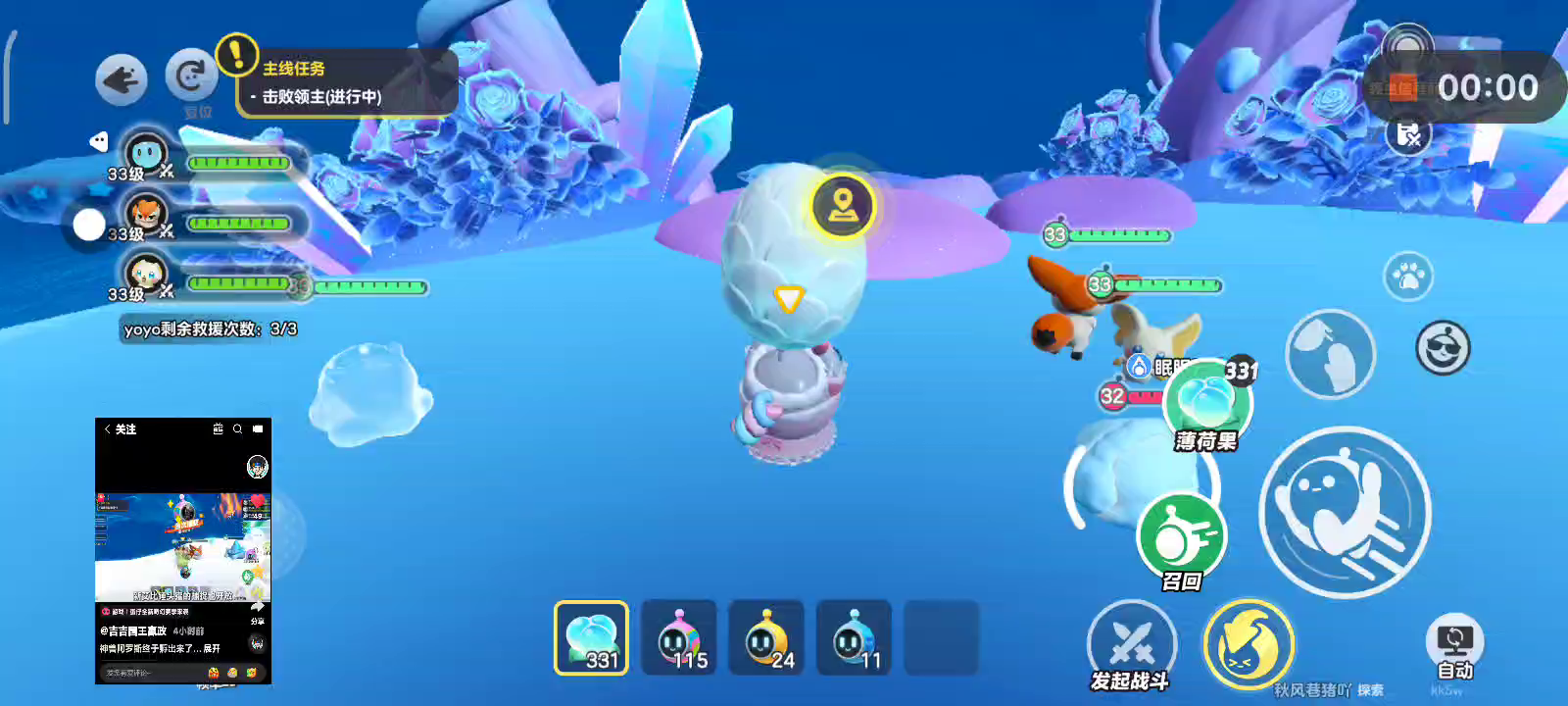Image resolution: width=1568 pixels, height=706 pixels.
Task: Select the blue round pet portrait
Action: pos(147,155)
